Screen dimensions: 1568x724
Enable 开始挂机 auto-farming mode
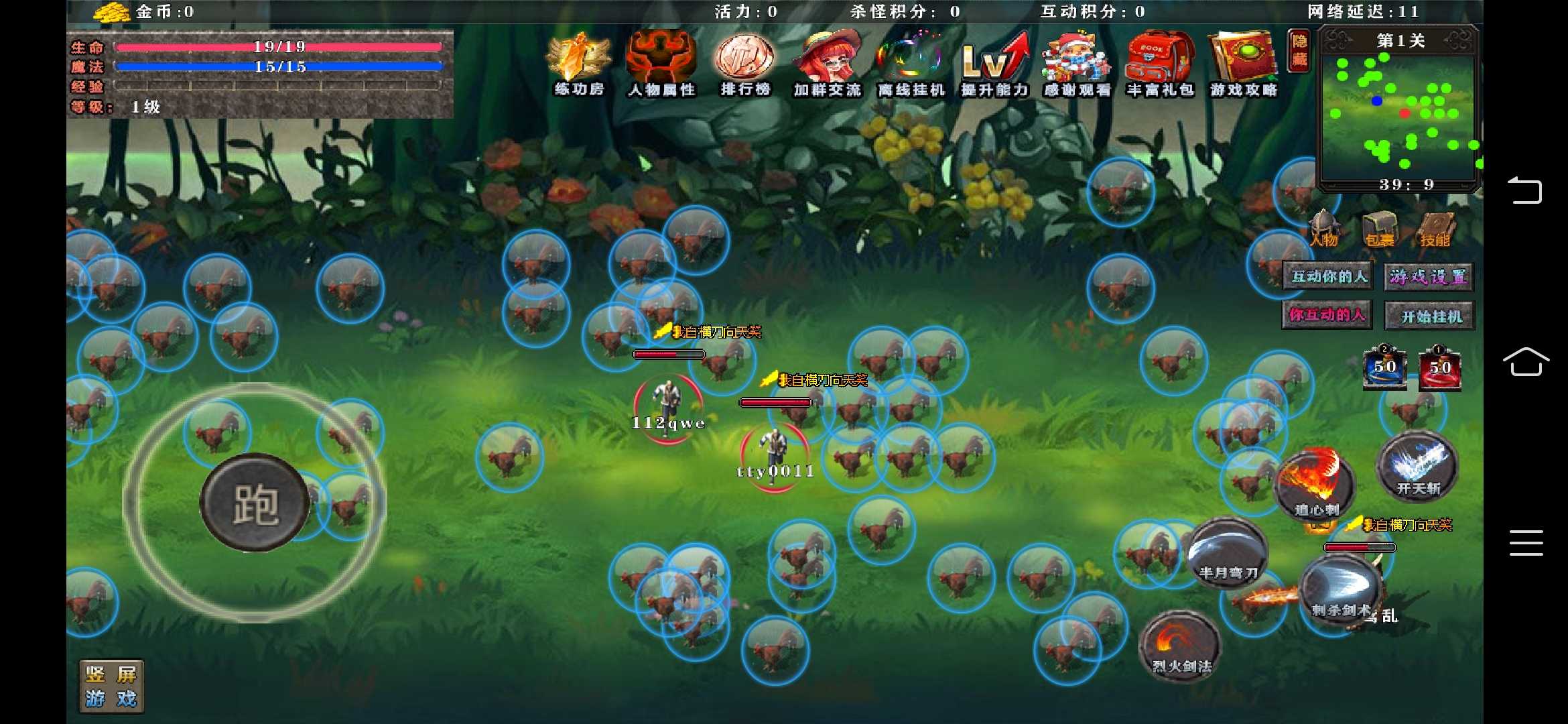1427,315
